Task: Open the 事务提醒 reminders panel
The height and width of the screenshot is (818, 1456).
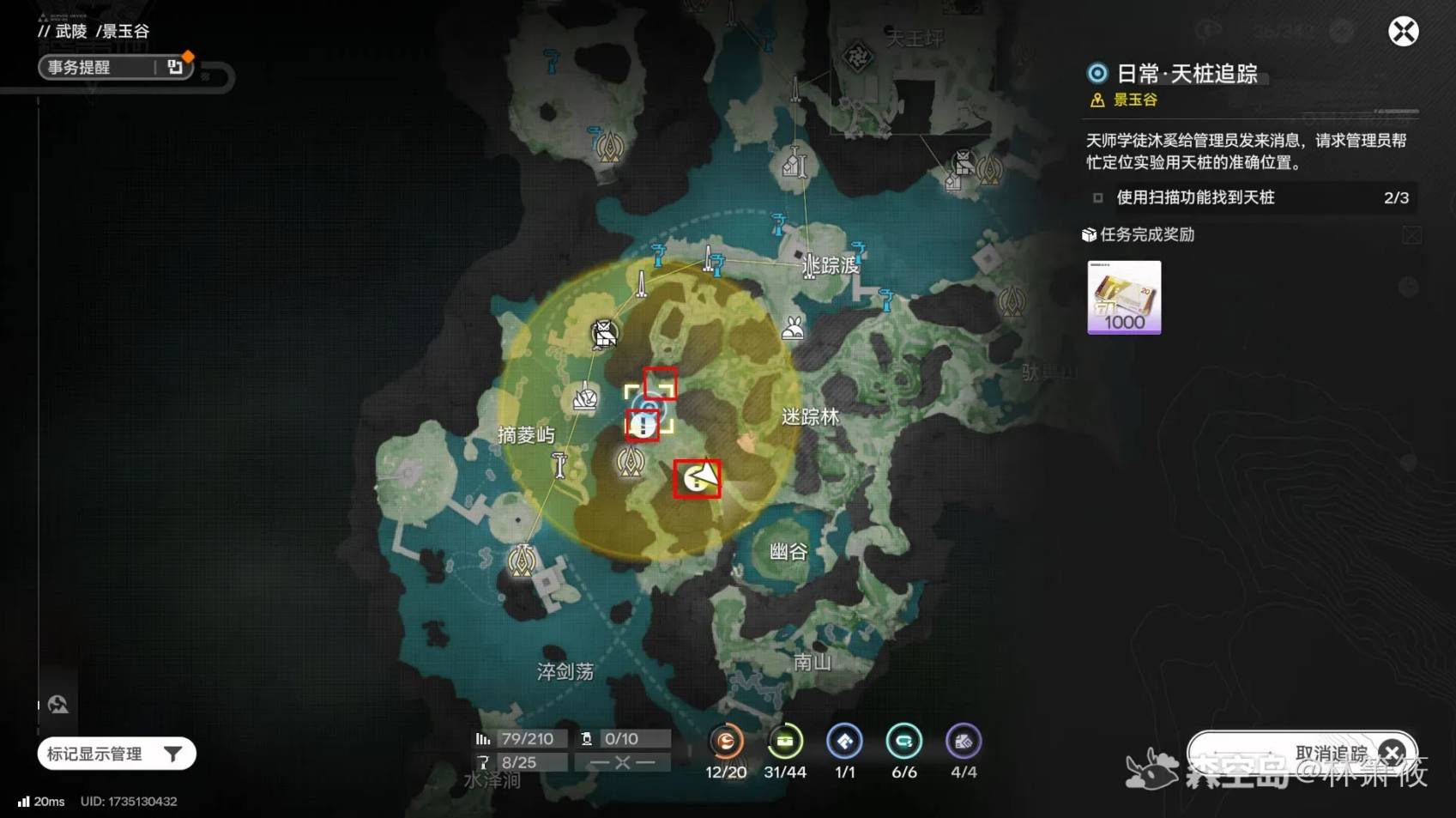Action: [x=114, y=67]
